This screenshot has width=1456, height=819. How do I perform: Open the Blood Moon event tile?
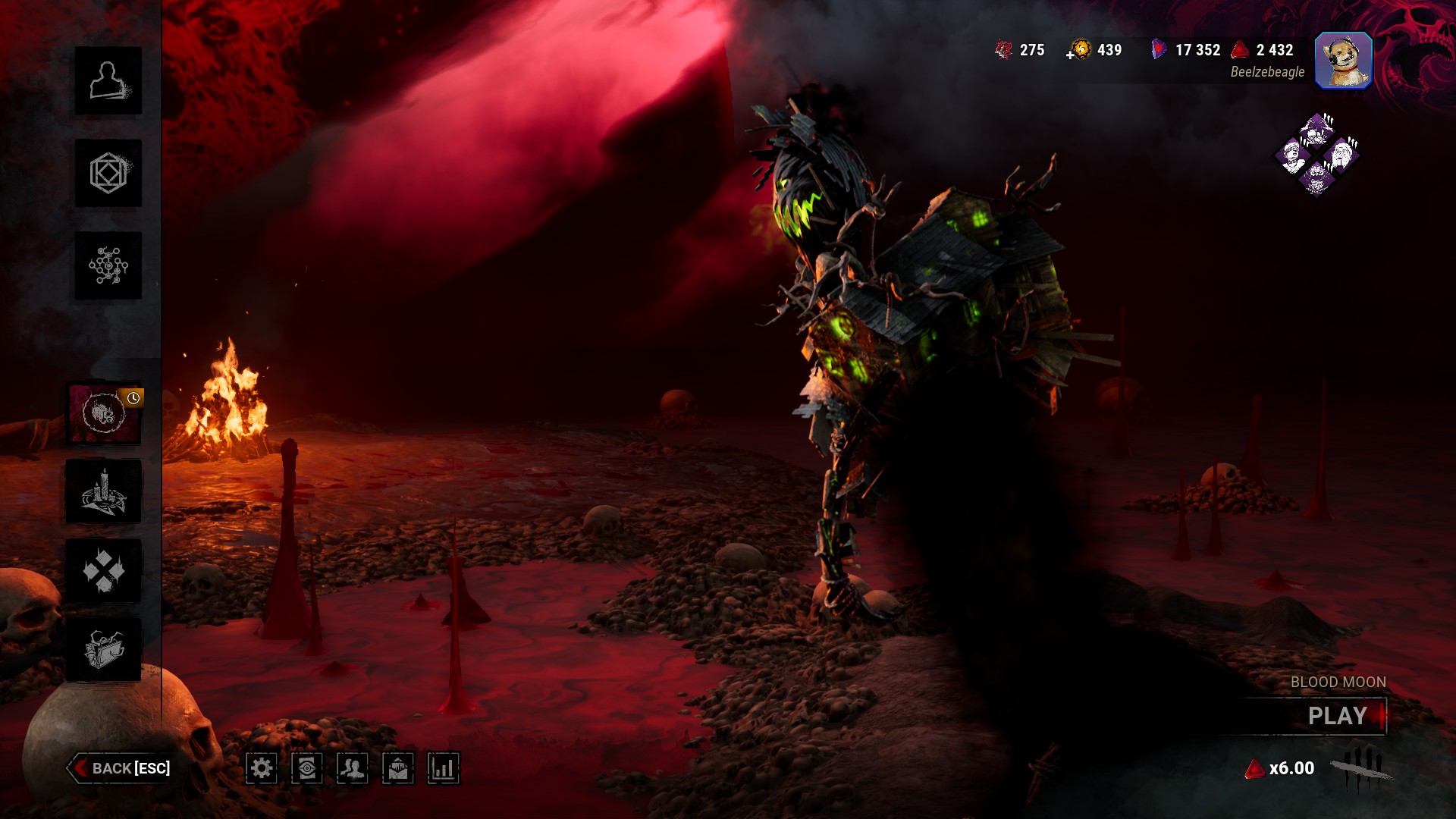(104, 413)
